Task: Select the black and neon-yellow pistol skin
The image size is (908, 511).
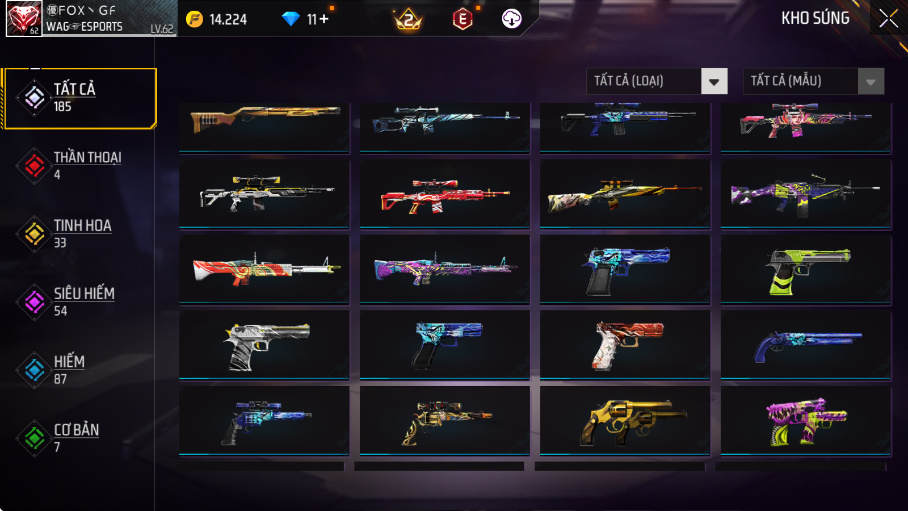Action: [805, 269]
